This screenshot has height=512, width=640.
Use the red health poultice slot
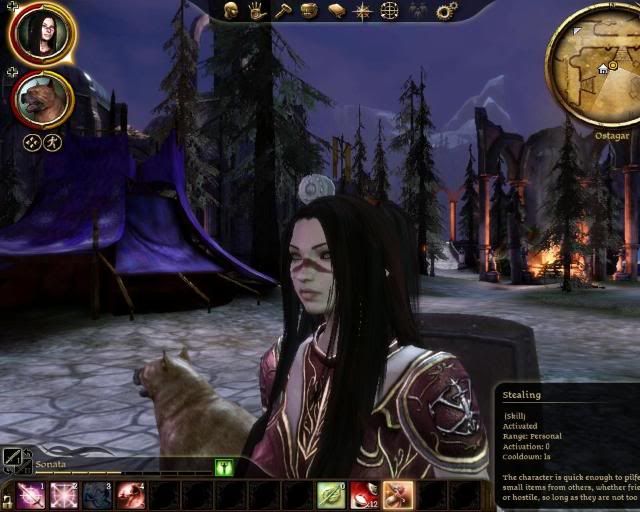coord(364,495)
